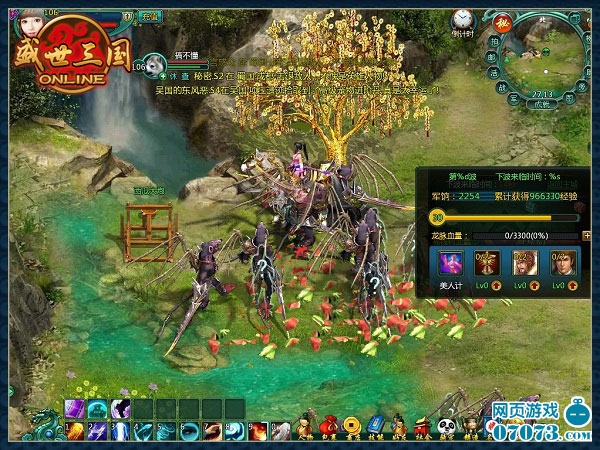Open the blue book icon in bottom menu
The width and height of the screenshot is (600, 450).
coord(376,424)
